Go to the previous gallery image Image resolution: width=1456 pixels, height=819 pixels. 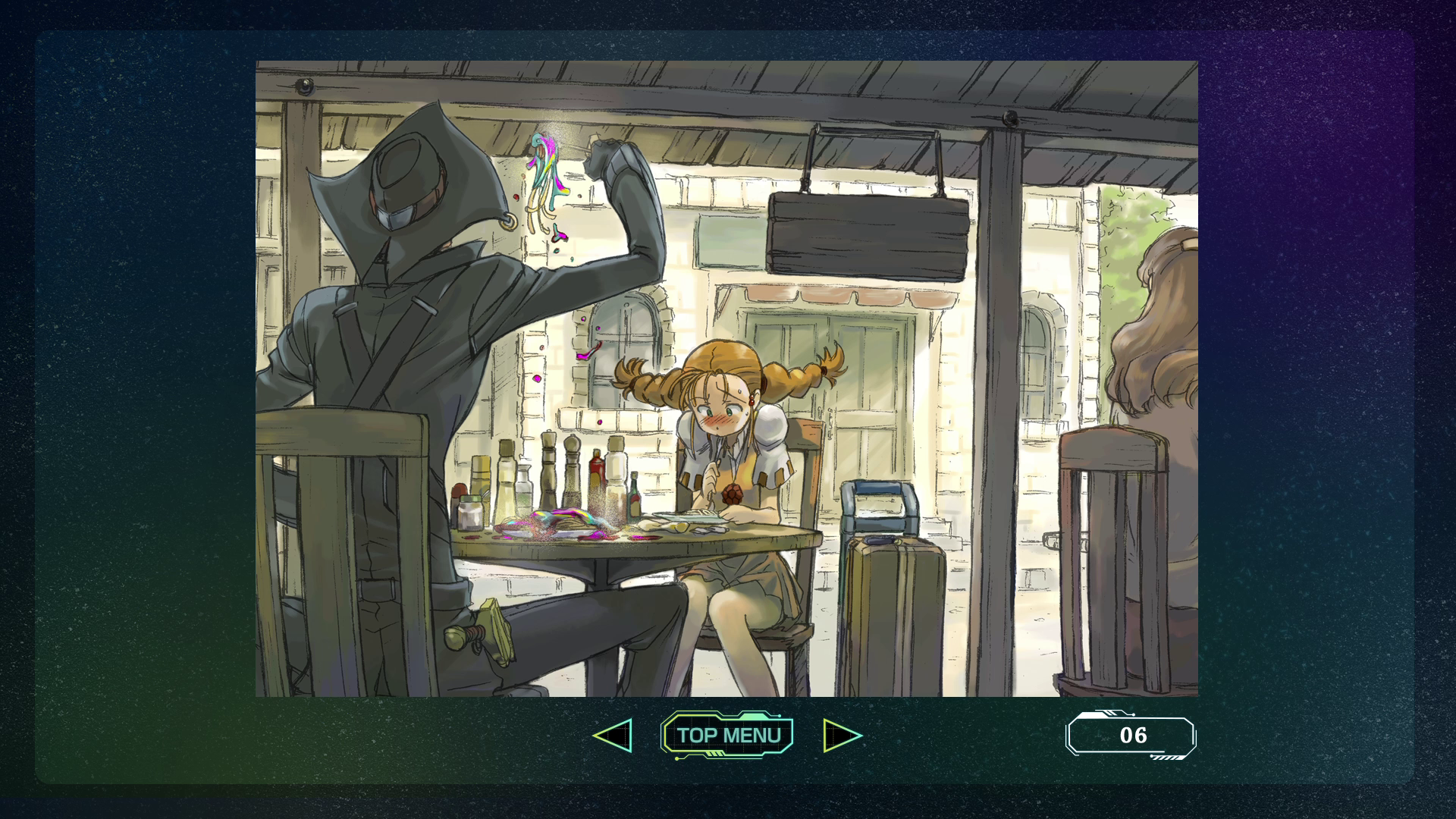(613, 736)
